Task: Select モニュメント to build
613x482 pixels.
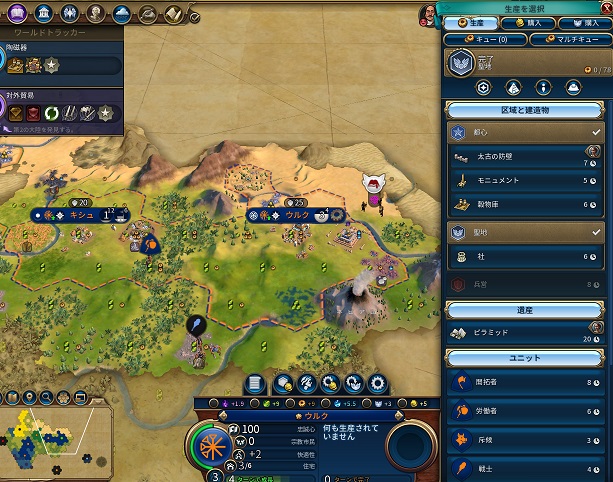Action: point(519,181)
